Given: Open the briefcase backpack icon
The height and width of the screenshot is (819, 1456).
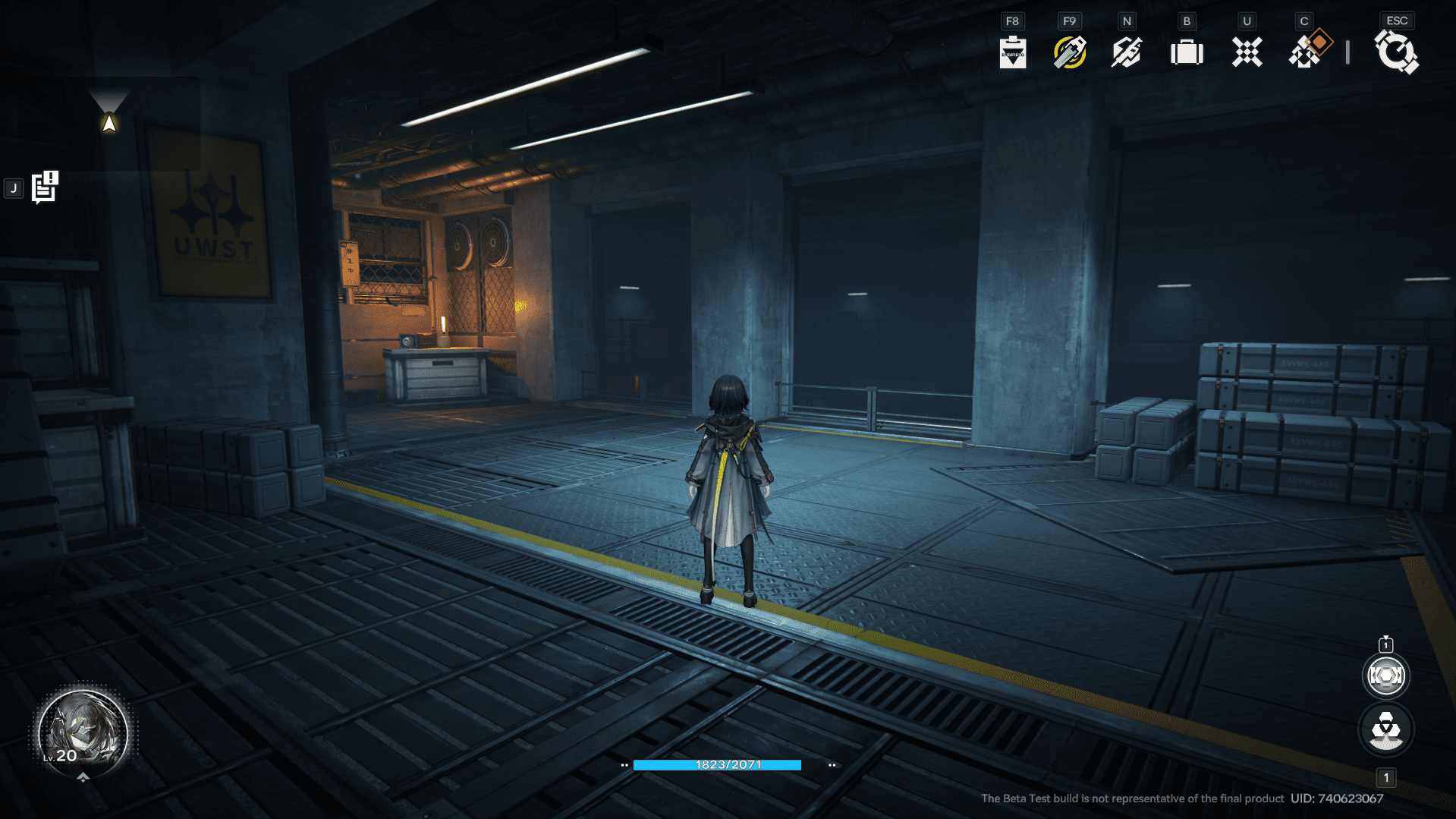Looking at the screenshot, I should point(1187,52).
